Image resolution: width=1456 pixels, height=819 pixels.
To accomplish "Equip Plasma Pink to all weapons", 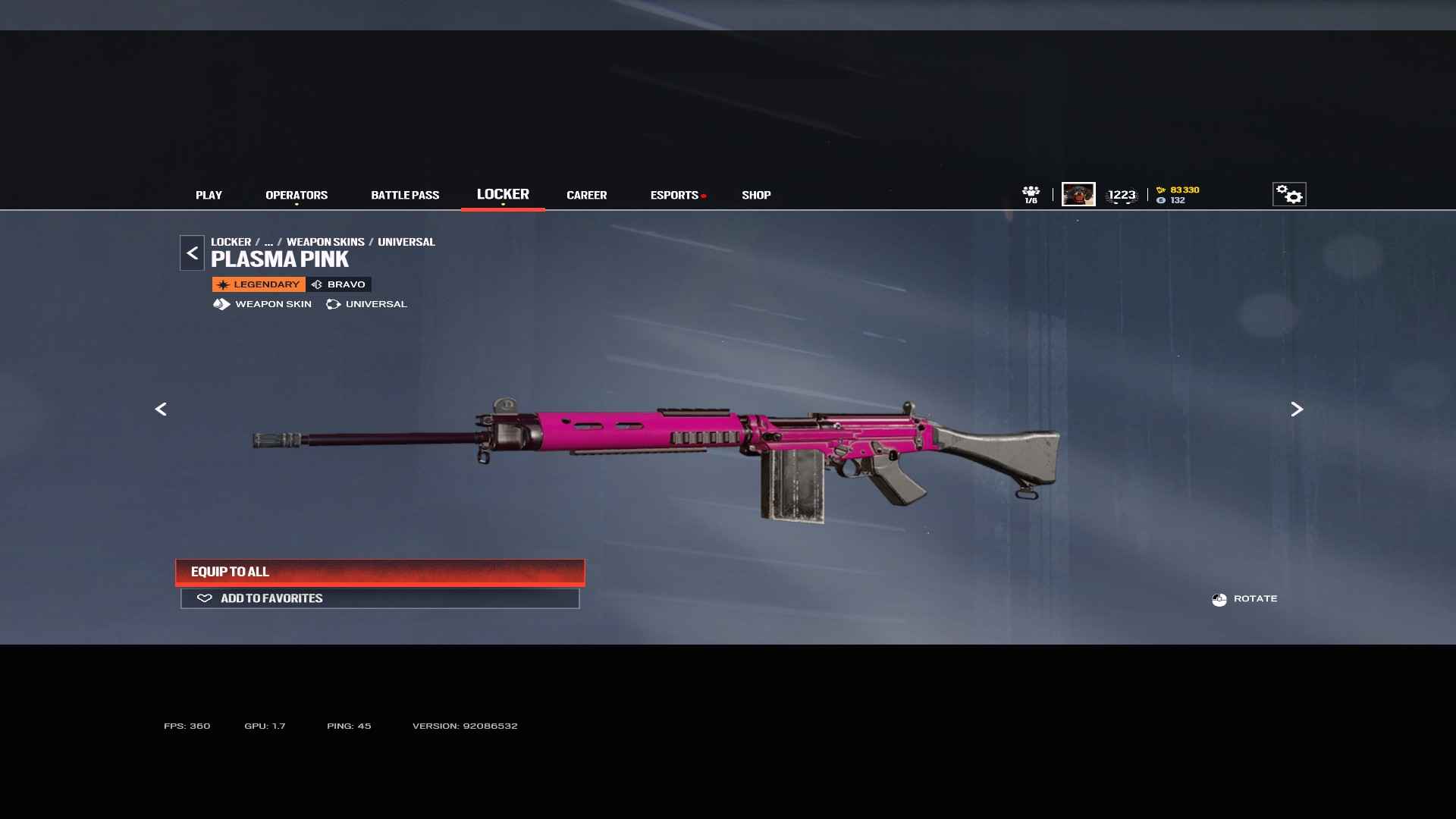I will [380, 572].
